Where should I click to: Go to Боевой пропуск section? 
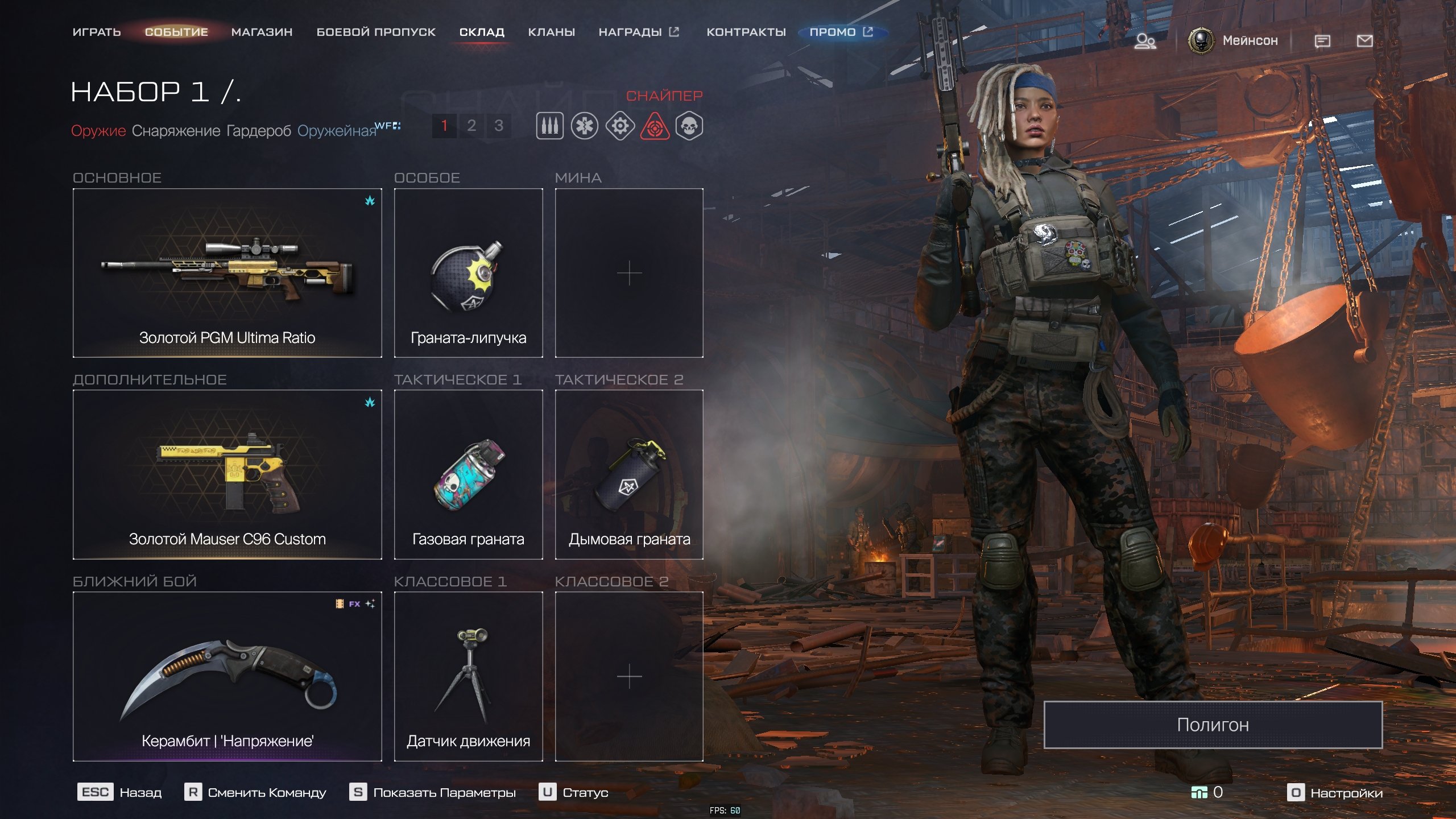376,32
